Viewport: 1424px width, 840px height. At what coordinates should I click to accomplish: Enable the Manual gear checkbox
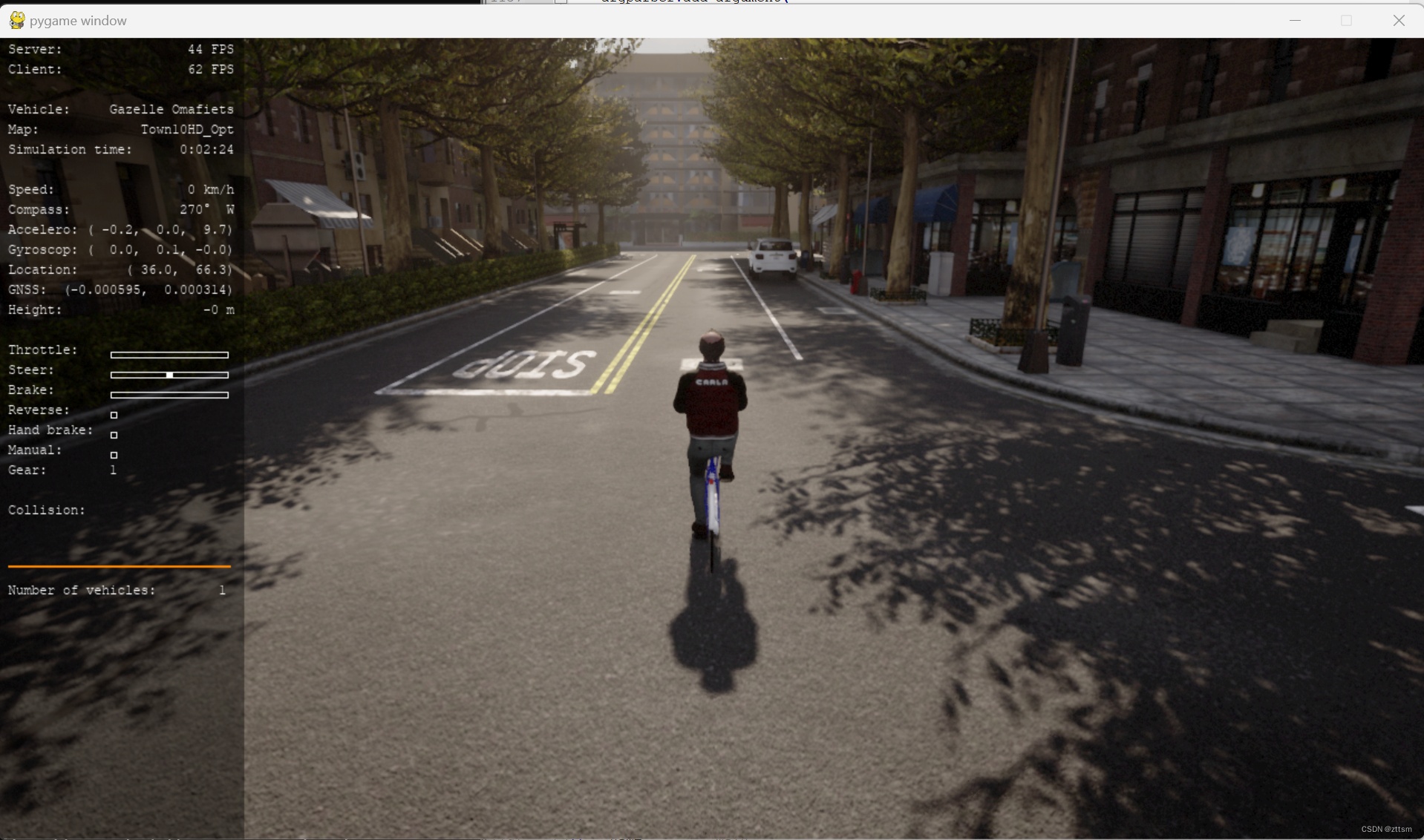click(114, 455)
